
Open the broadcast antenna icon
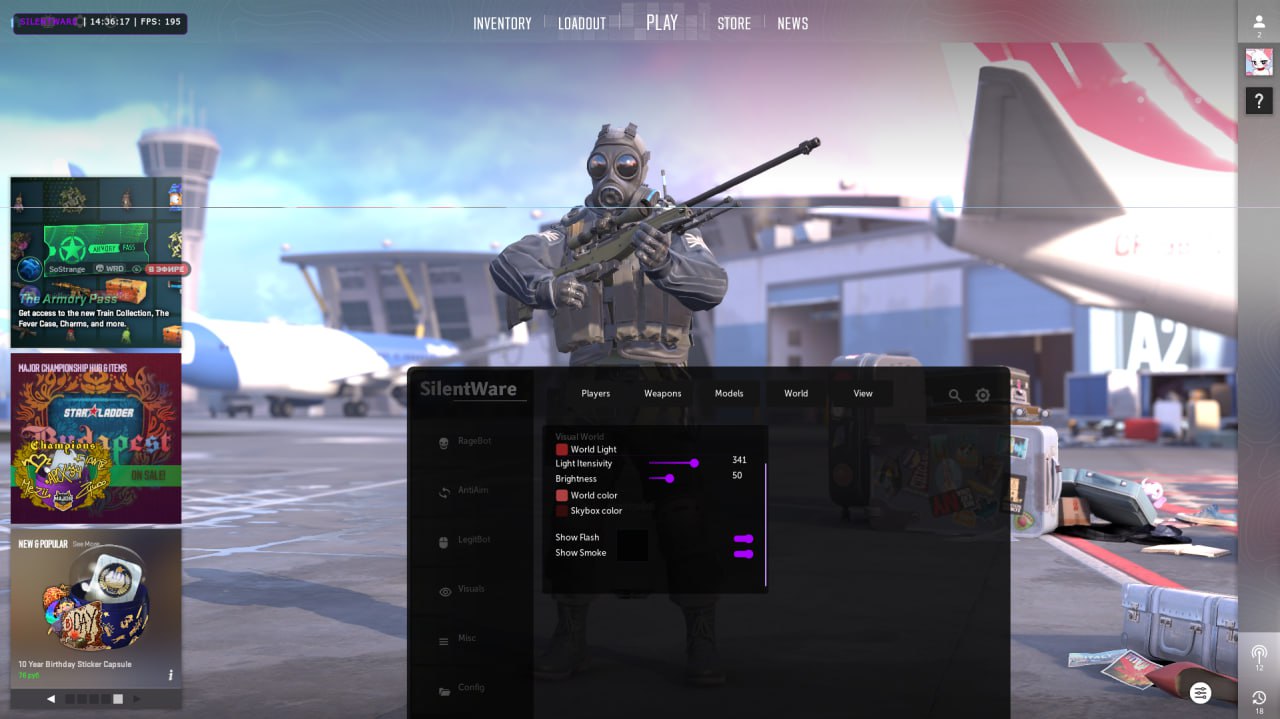1259,654
